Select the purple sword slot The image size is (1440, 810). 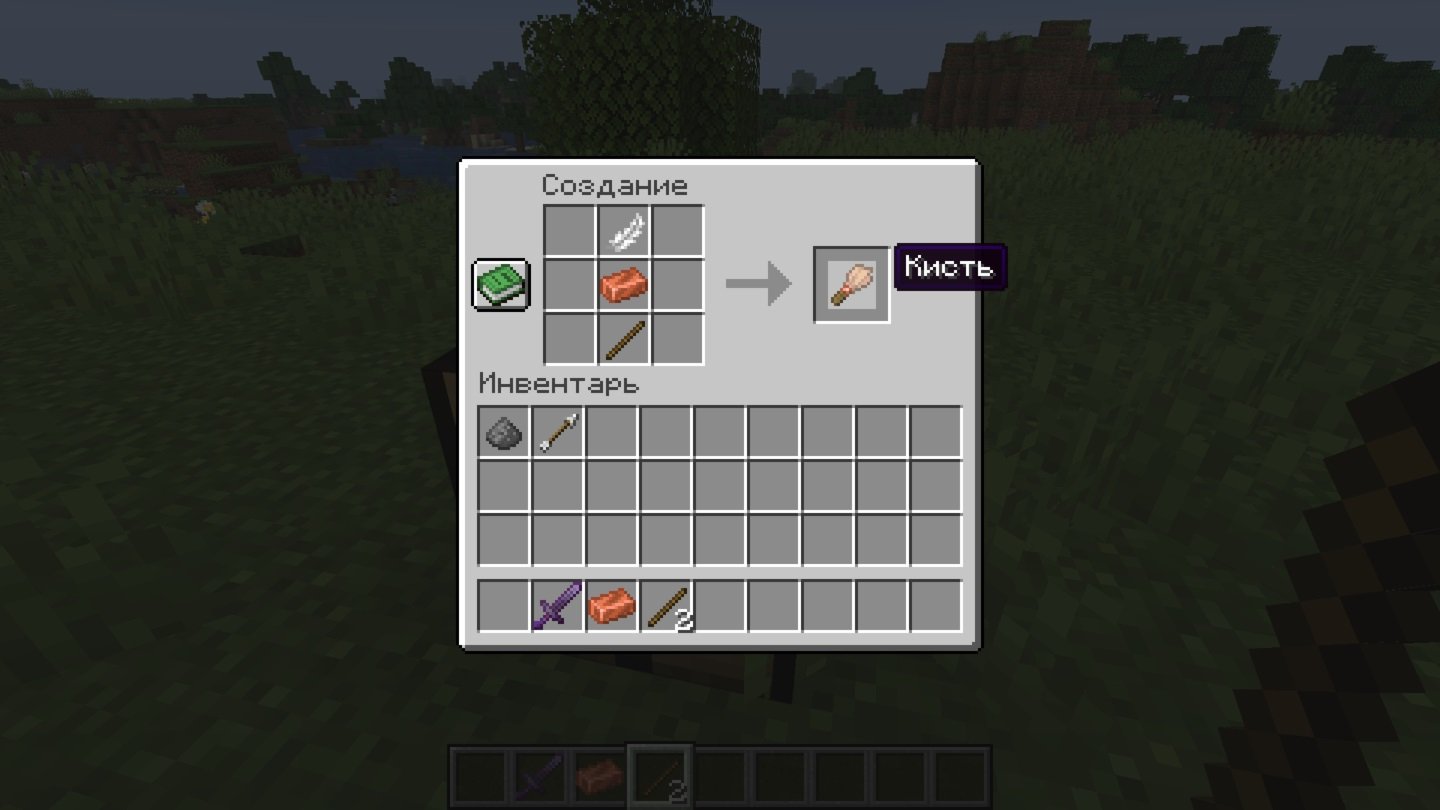[x=557, y=606]
